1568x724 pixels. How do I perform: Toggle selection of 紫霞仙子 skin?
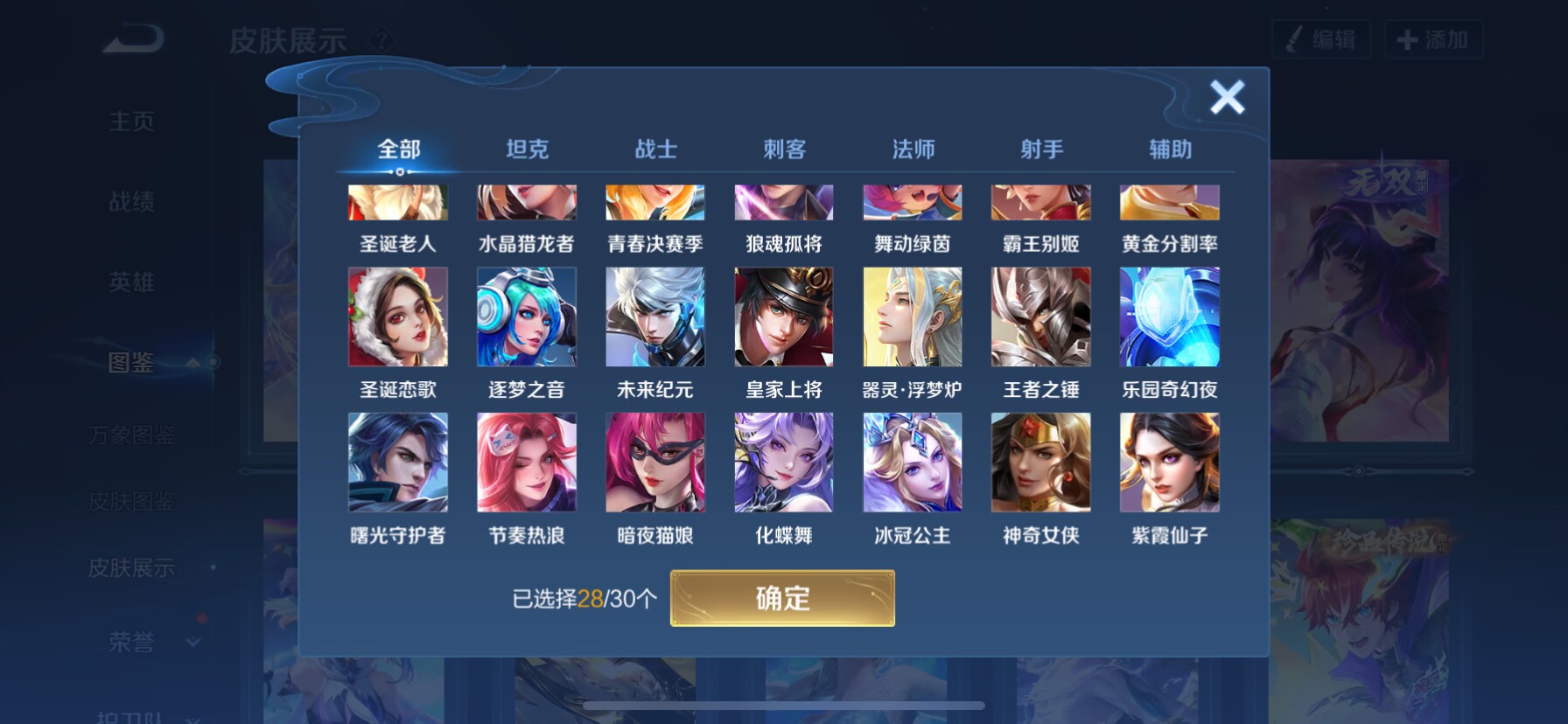click(x=1169, y=461)
